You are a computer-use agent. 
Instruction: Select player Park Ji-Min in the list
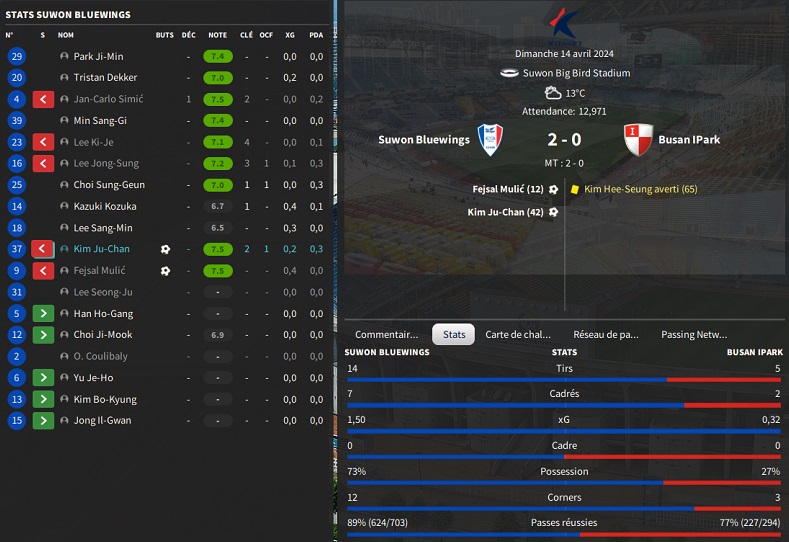(98, 56)
